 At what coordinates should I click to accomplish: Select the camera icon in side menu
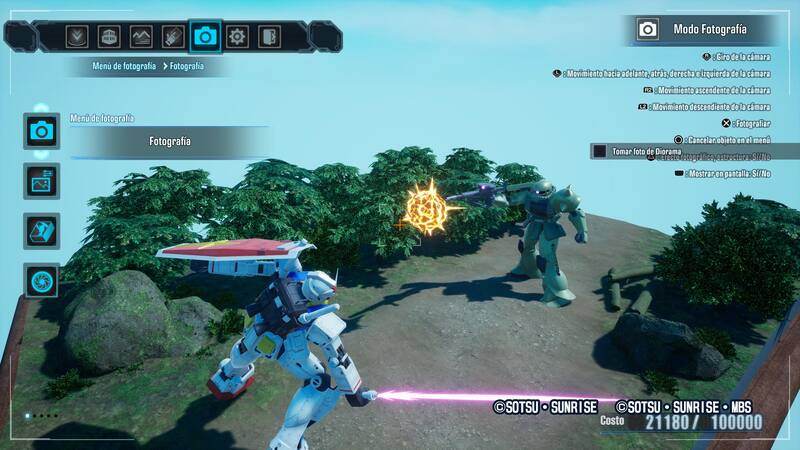pos(41,130)
